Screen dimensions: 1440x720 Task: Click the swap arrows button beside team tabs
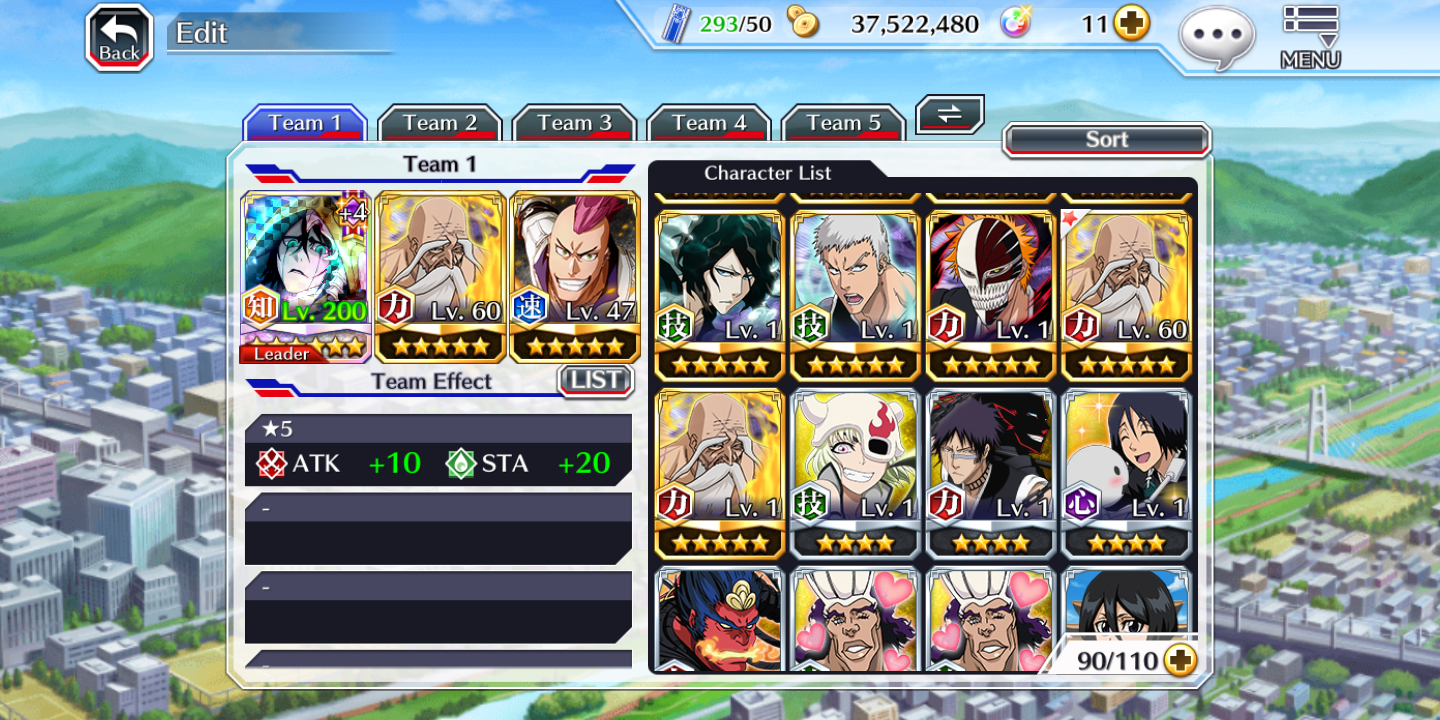pos(950,114)
